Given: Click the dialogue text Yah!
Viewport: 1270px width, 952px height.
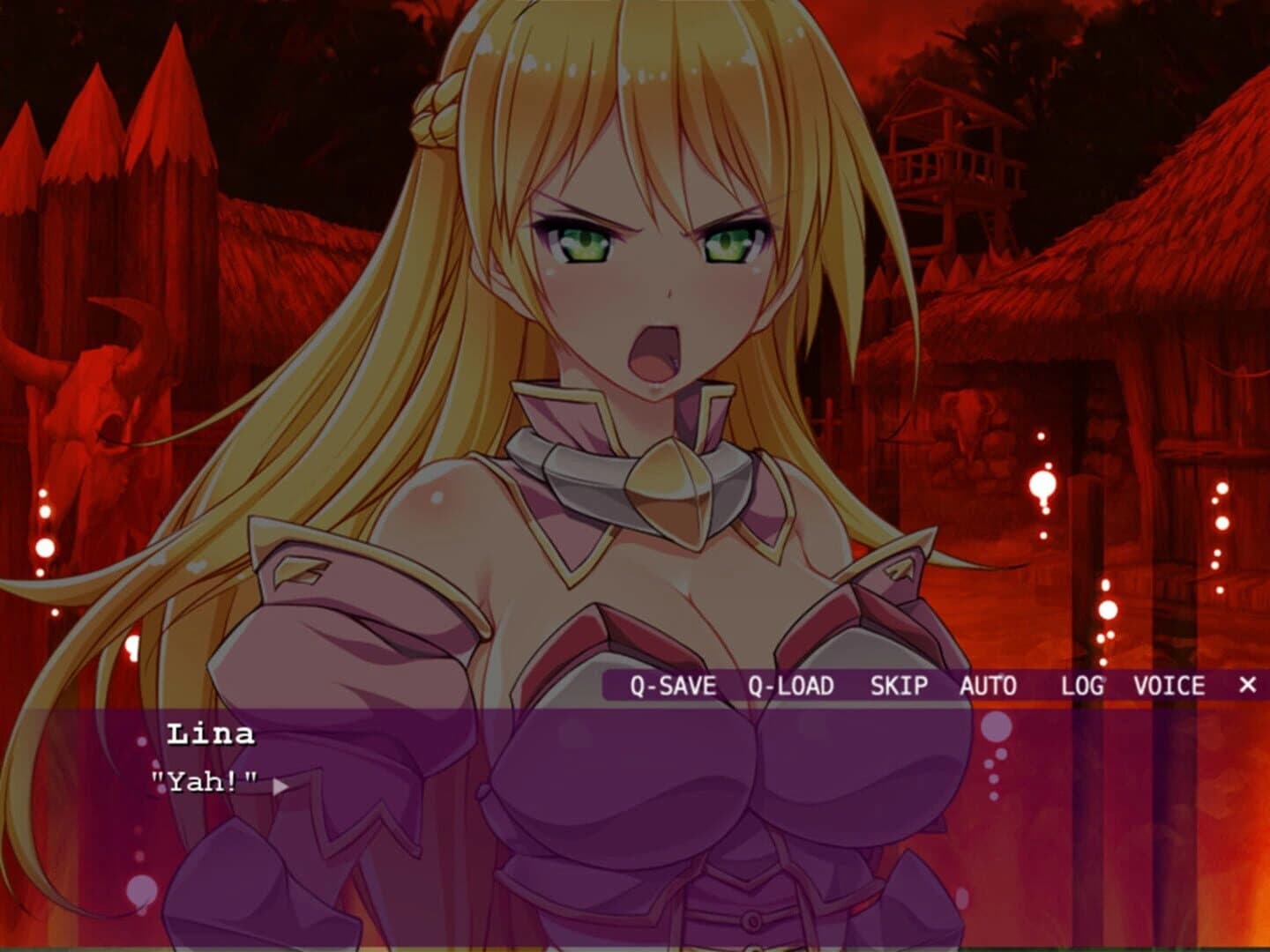Looking at the screenshot, I should coord(203,780).
